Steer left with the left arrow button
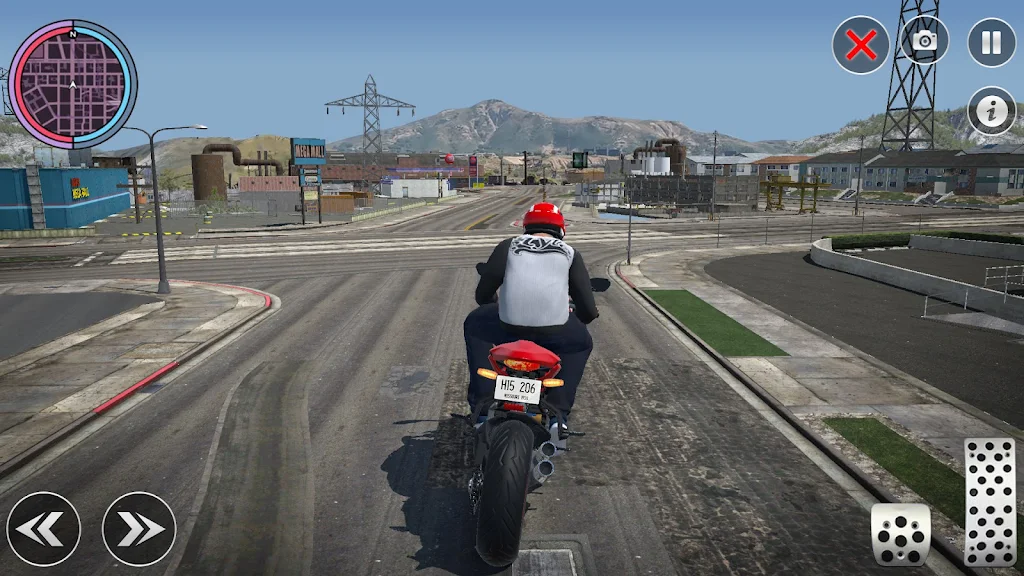 pos(44,528)
